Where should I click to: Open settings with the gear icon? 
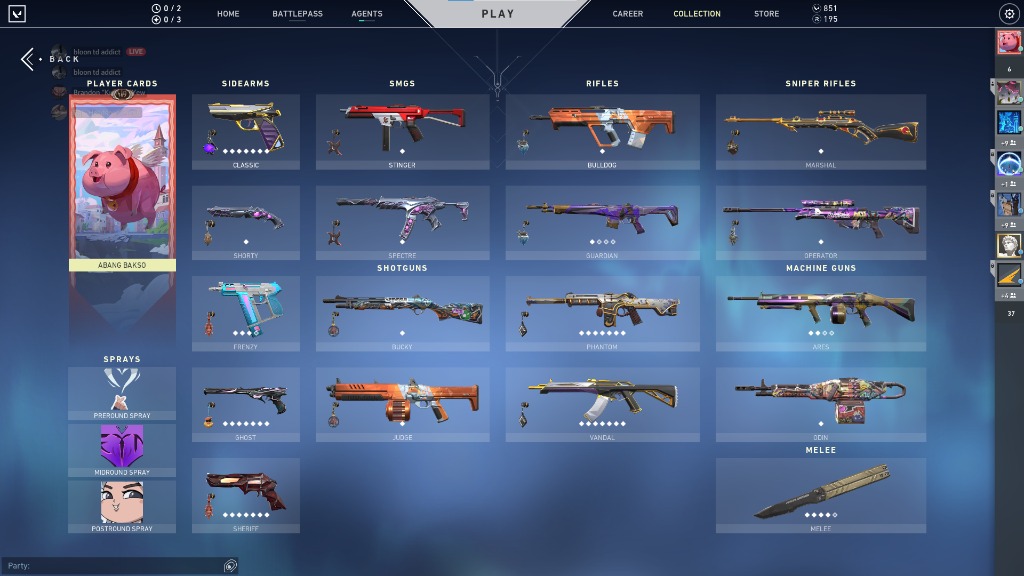pos(1008,14)
